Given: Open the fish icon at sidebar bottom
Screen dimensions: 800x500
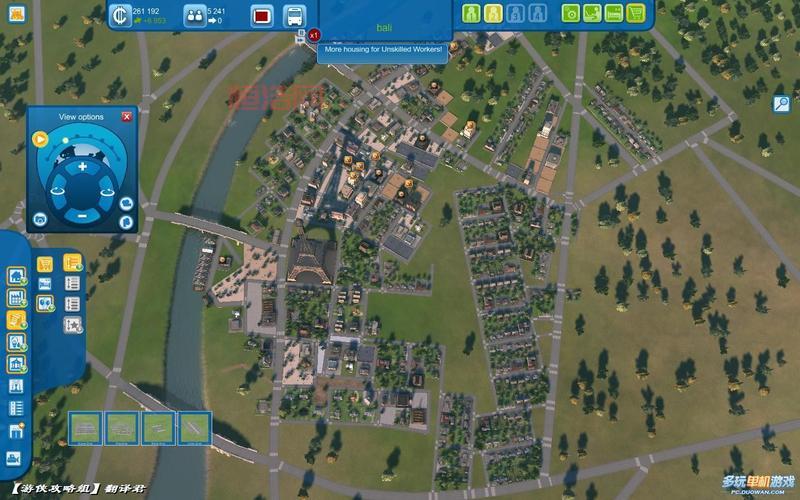Looking at the screenshot, I should 16,458.
